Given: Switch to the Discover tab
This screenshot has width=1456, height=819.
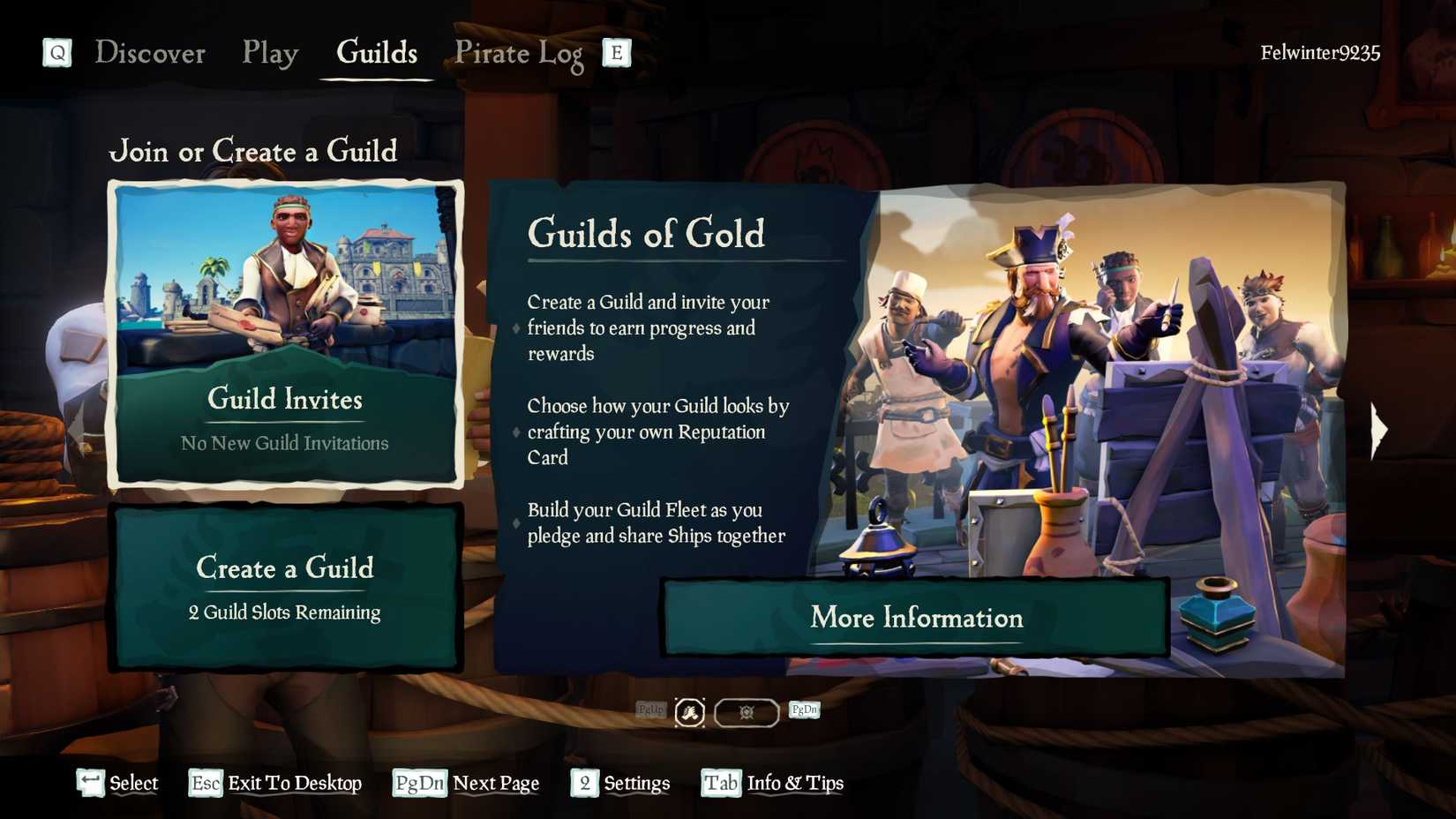Looking at the screenshot, I should click(151, 53).
